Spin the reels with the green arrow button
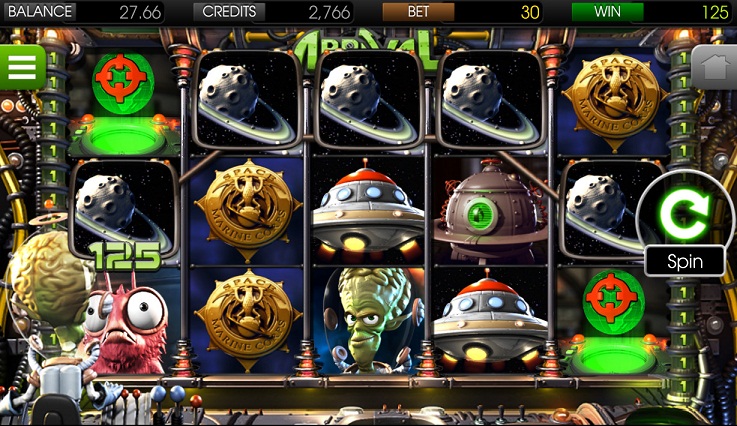The height and width of the screenshot is (426, 737). coord(684,211)
